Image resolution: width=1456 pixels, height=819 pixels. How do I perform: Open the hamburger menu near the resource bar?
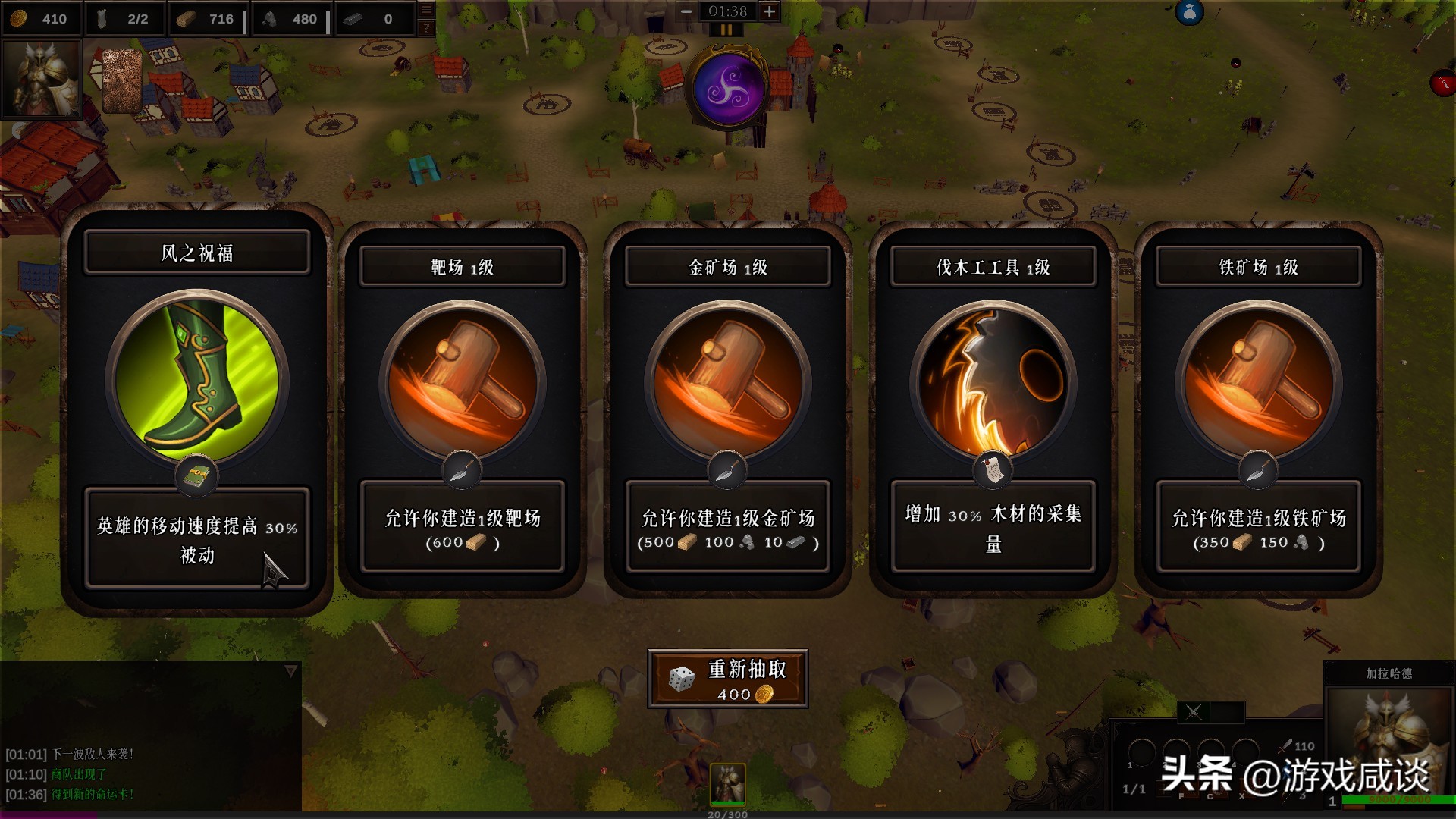(428, 10)
